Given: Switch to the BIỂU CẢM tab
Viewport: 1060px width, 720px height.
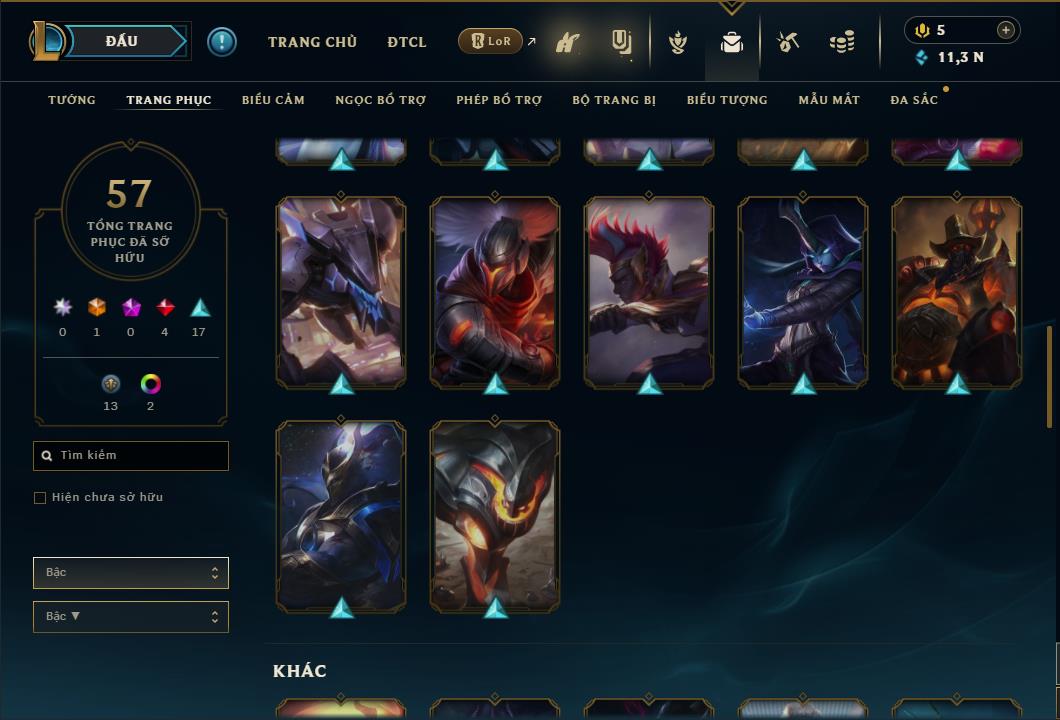Looking at the screenshot, I should (273, 100).
